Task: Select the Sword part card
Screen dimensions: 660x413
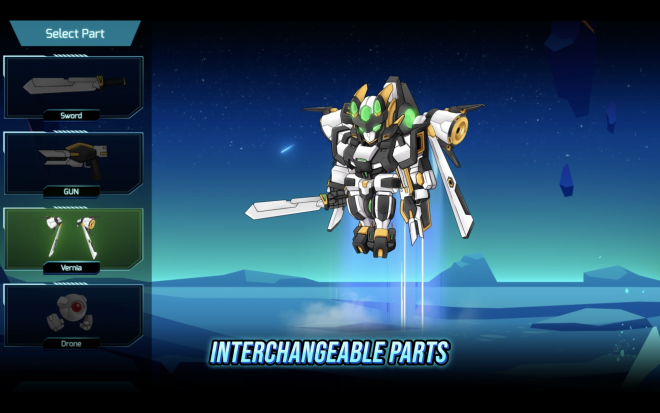Action: tap(73, 87)
